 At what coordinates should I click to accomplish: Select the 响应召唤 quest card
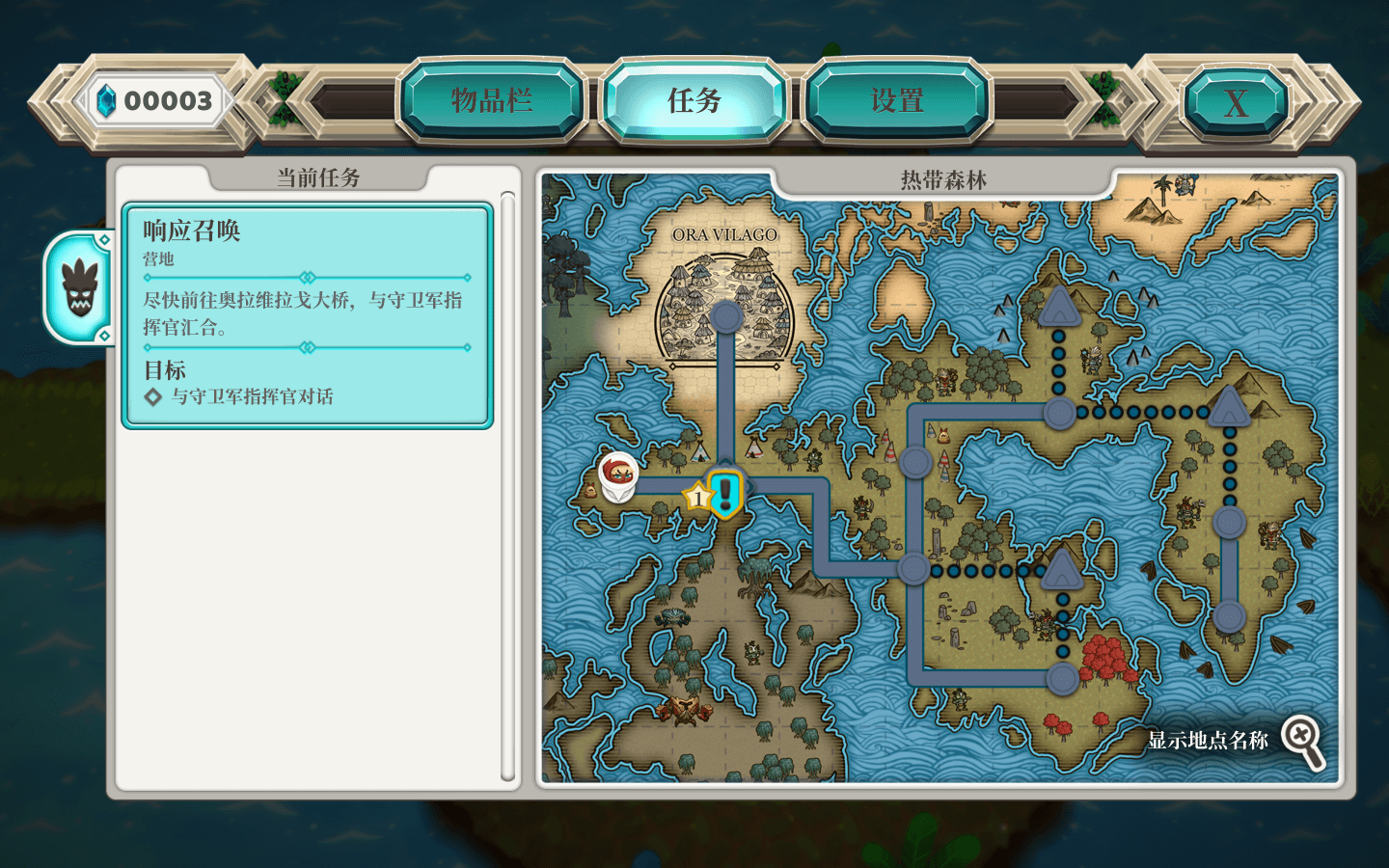(307, 313)
